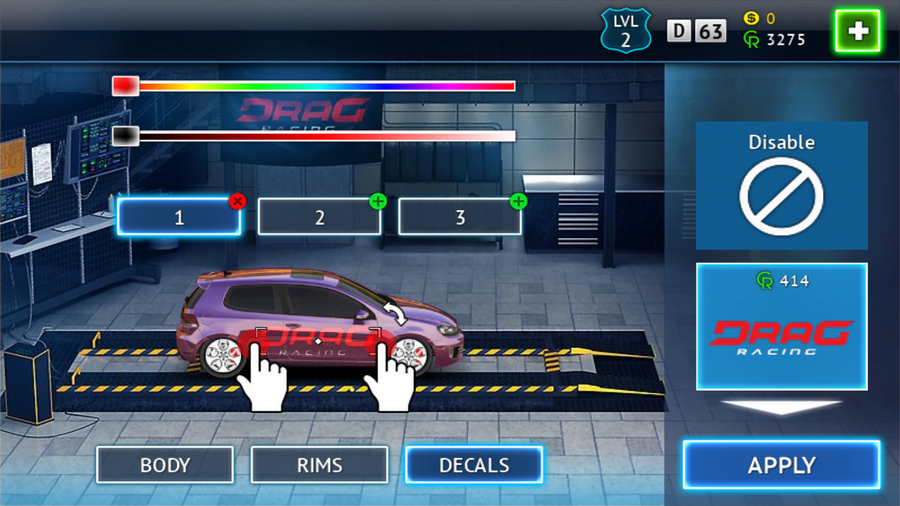This screenshot has height=506, width=900.
Task: Open the RIMS customization tab
Action: click(319, 465)
